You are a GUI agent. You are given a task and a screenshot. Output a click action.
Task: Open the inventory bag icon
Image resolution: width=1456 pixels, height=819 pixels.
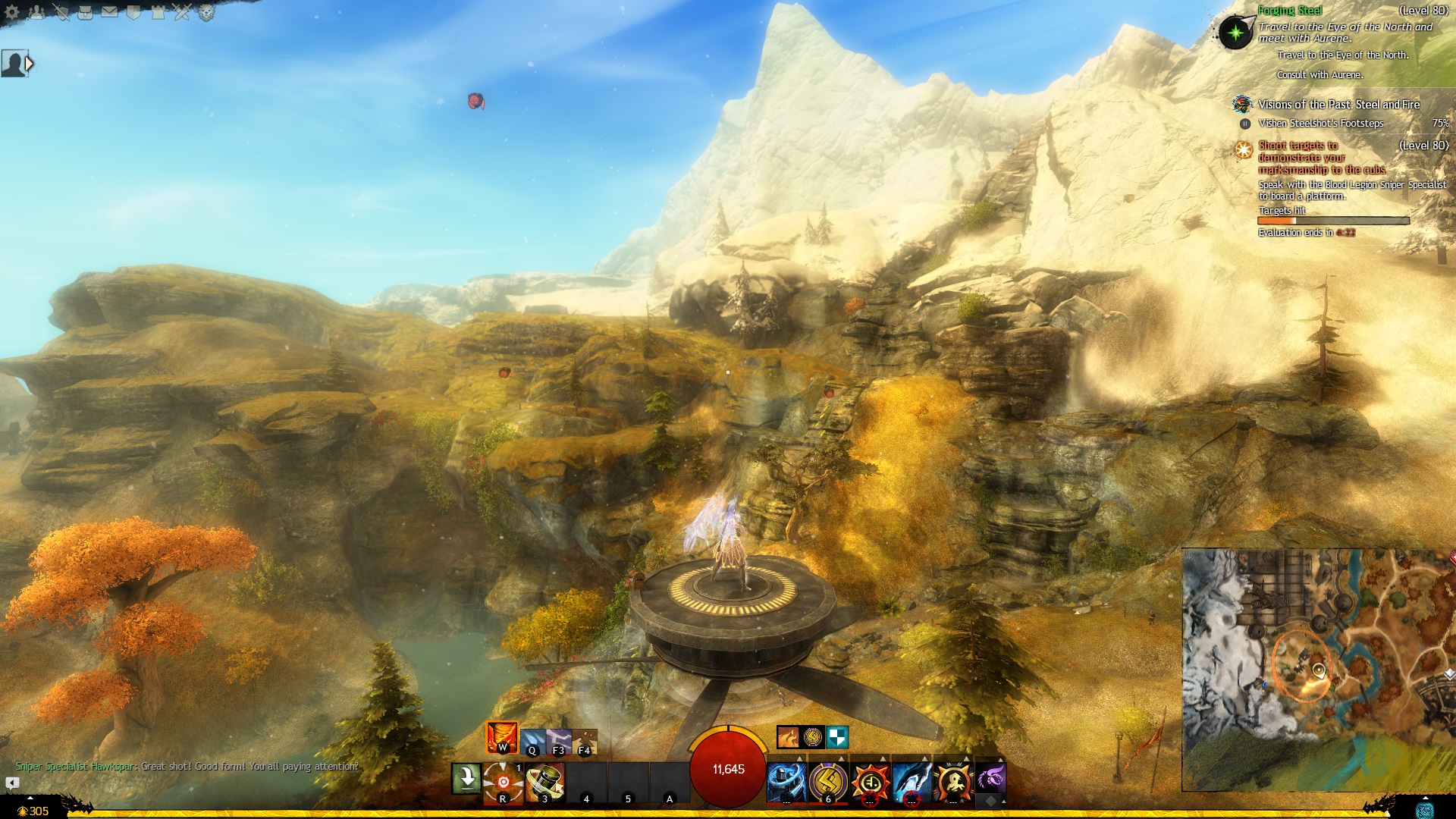tap(86, 12)
